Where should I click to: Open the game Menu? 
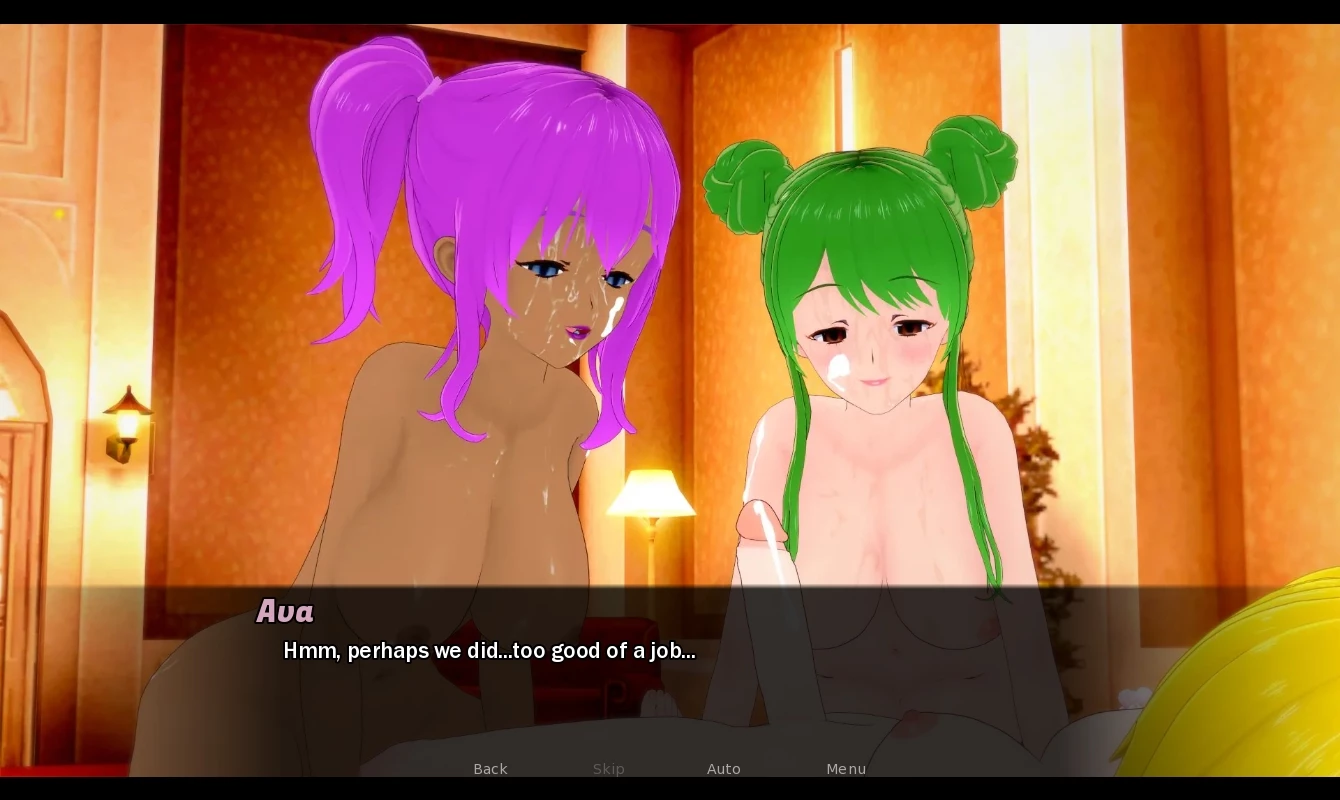845,768
